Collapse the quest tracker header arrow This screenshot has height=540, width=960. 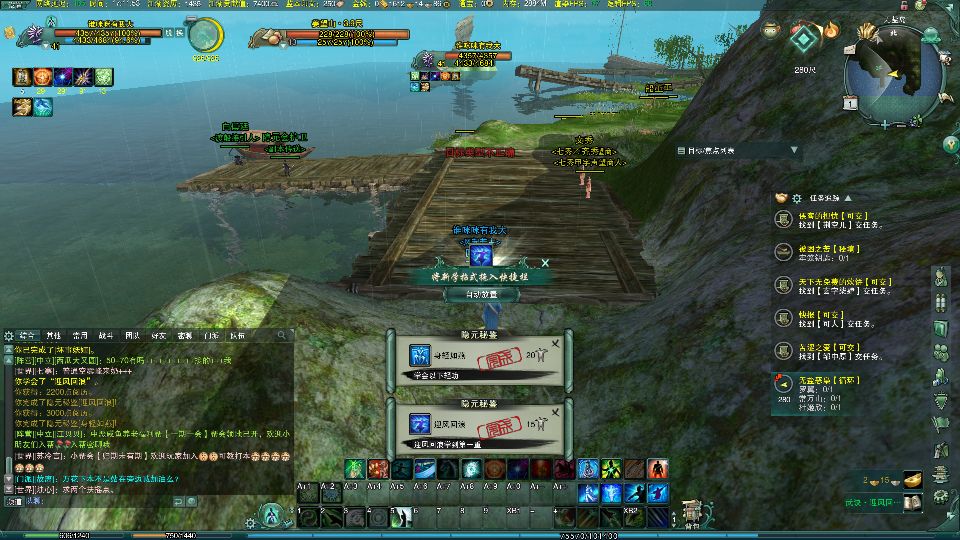point(848,198)
